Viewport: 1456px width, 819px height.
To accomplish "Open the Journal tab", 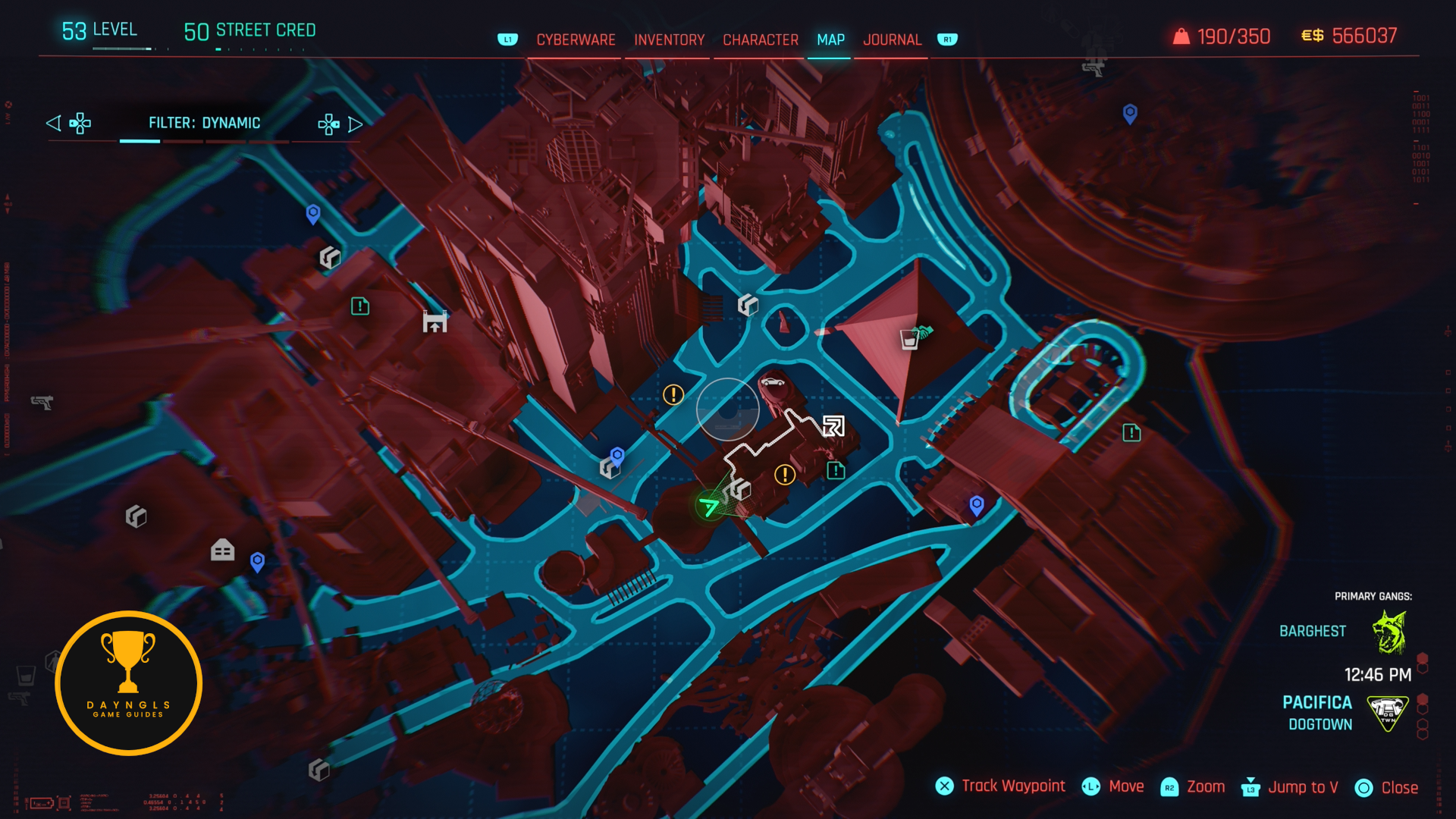I will coord(892,39).
